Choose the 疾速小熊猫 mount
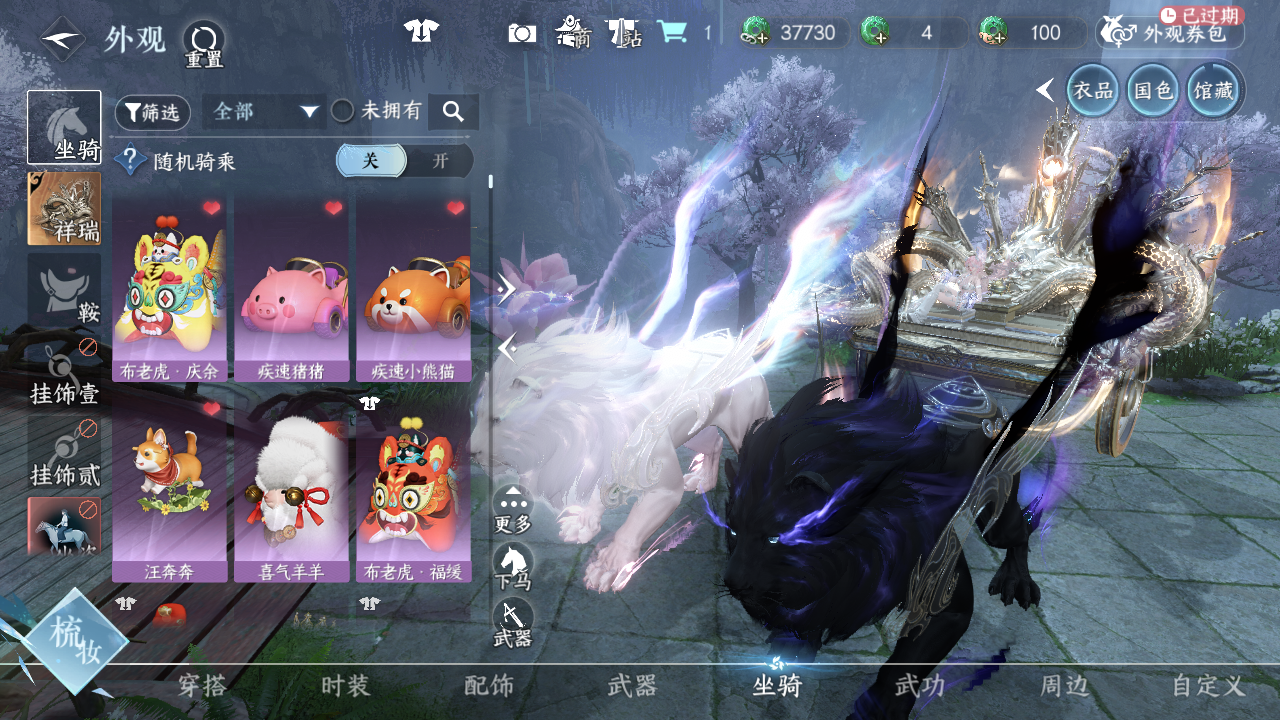 click(413, 288)
